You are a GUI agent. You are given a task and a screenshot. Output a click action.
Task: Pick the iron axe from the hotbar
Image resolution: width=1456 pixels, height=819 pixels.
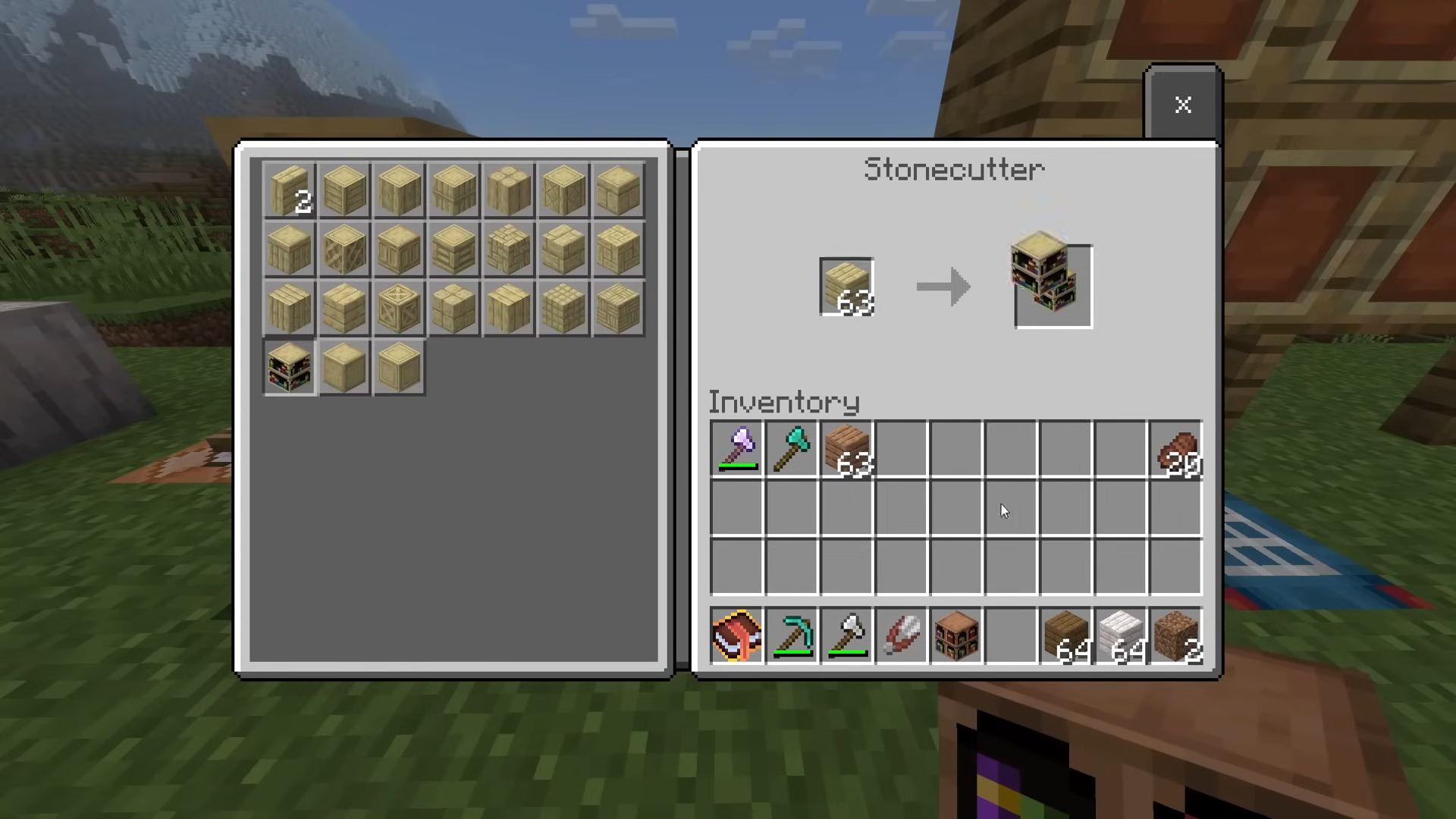(847, 635)
